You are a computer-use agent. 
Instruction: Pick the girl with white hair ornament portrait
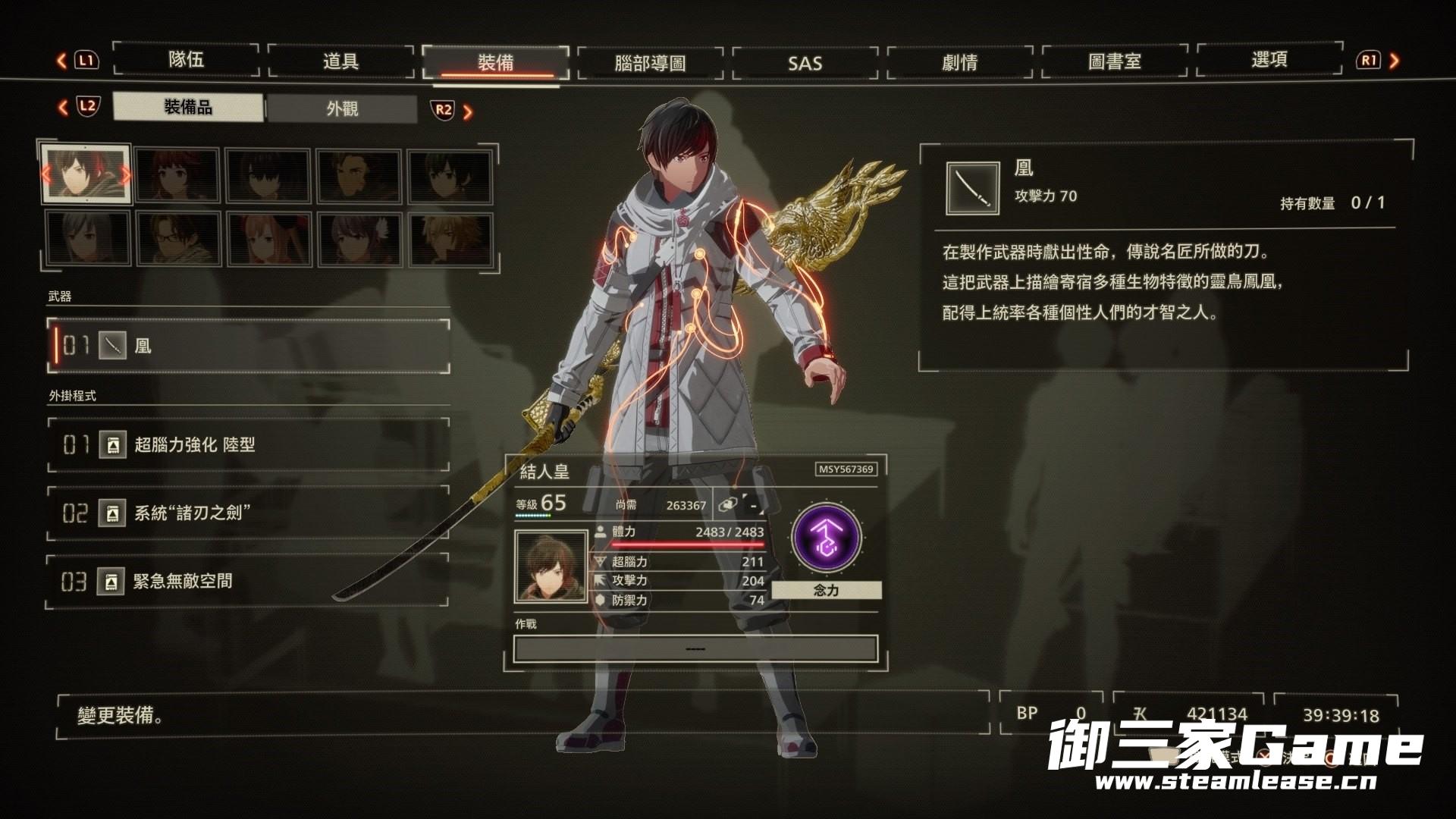pyautogui.click(x=359, y=238)
